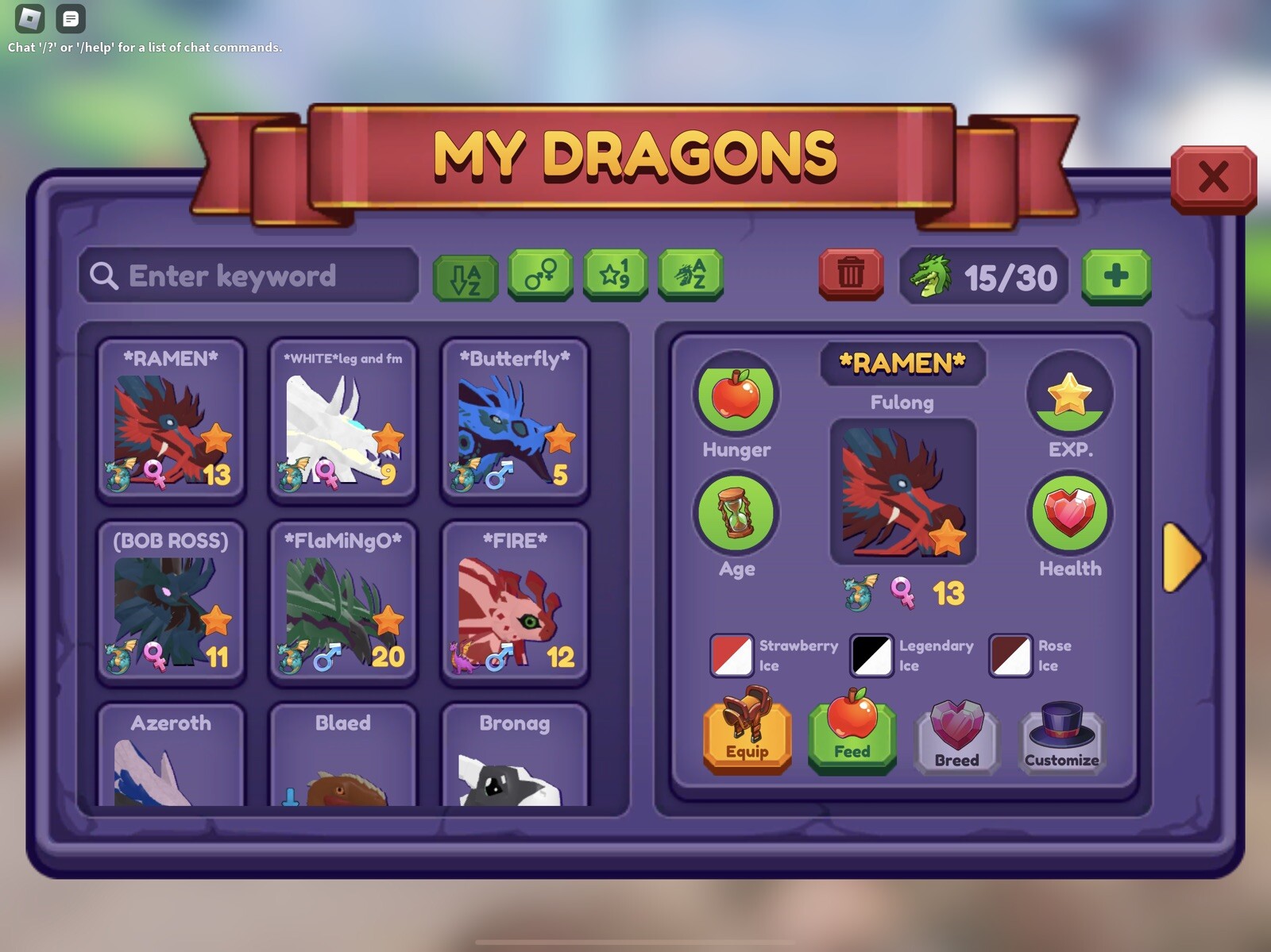Sort dragons by star level button
This screenshot has height=952, width=1271.
[x=615, y=275]
